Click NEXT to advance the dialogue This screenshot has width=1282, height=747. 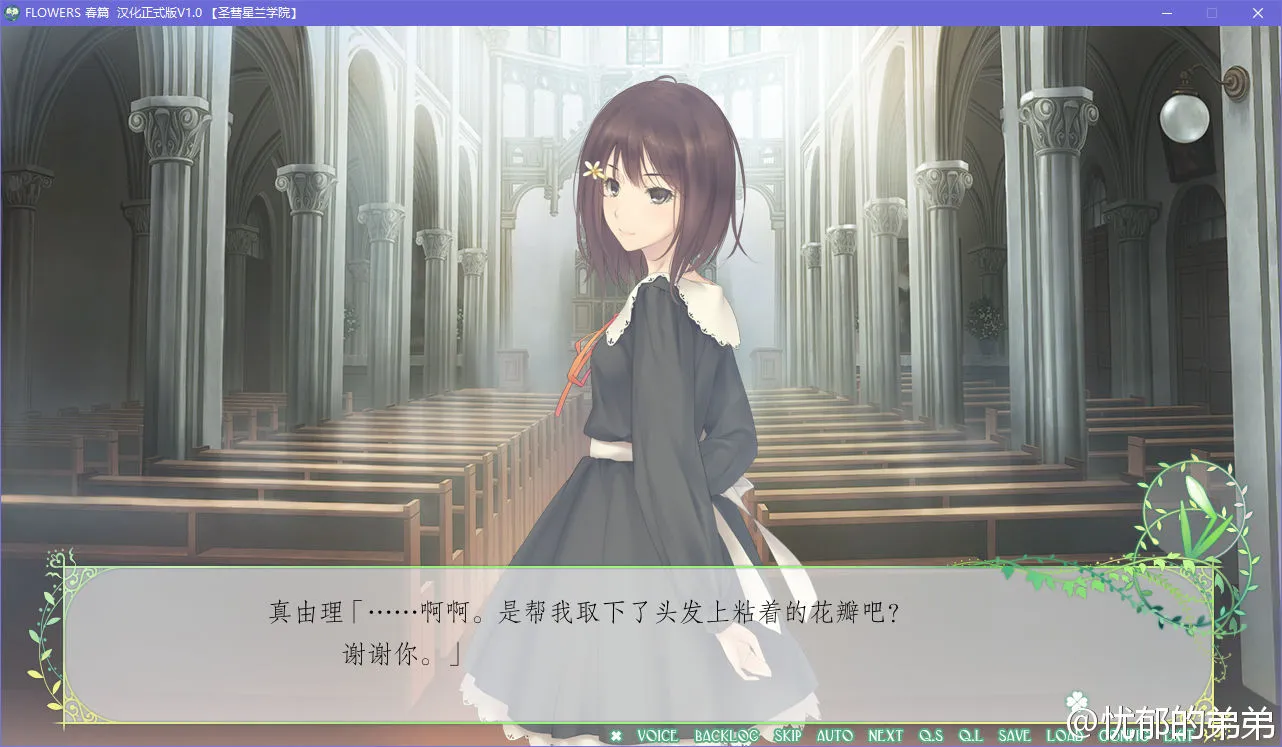pyautogui.click(x=885, y=735)
